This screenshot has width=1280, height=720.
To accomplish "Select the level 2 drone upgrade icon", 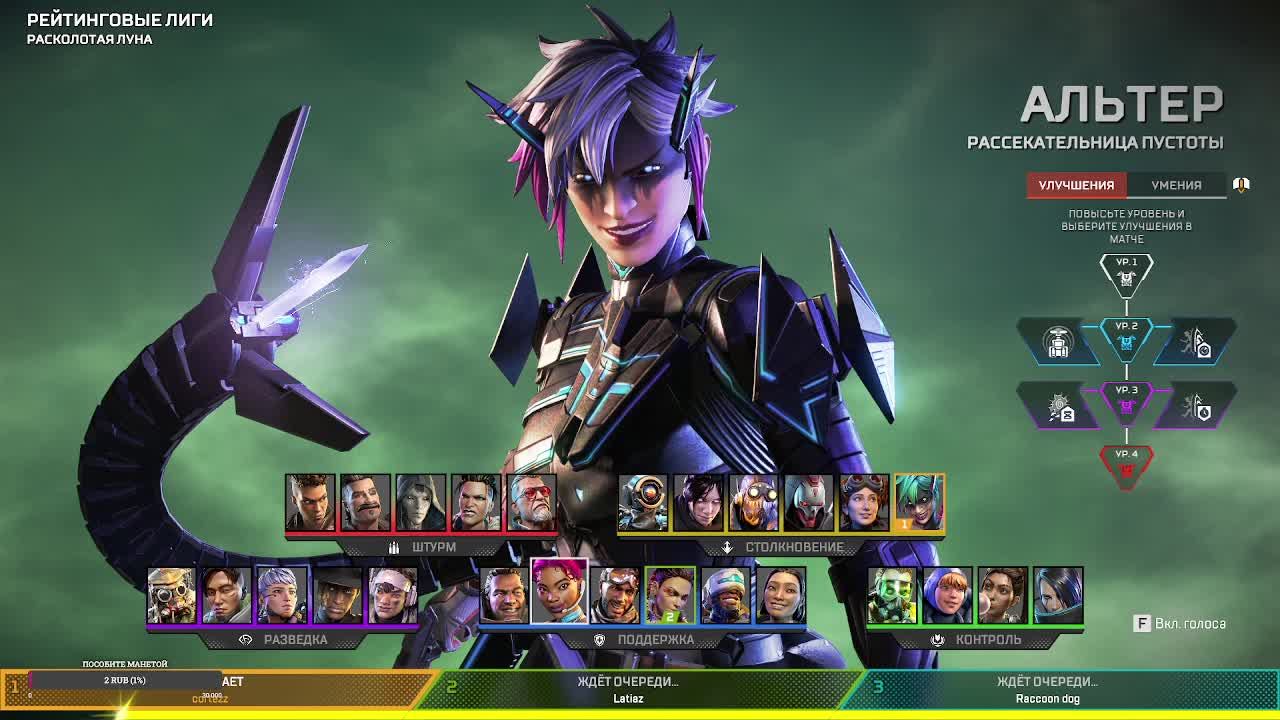I will click(x=1058, y=343).
